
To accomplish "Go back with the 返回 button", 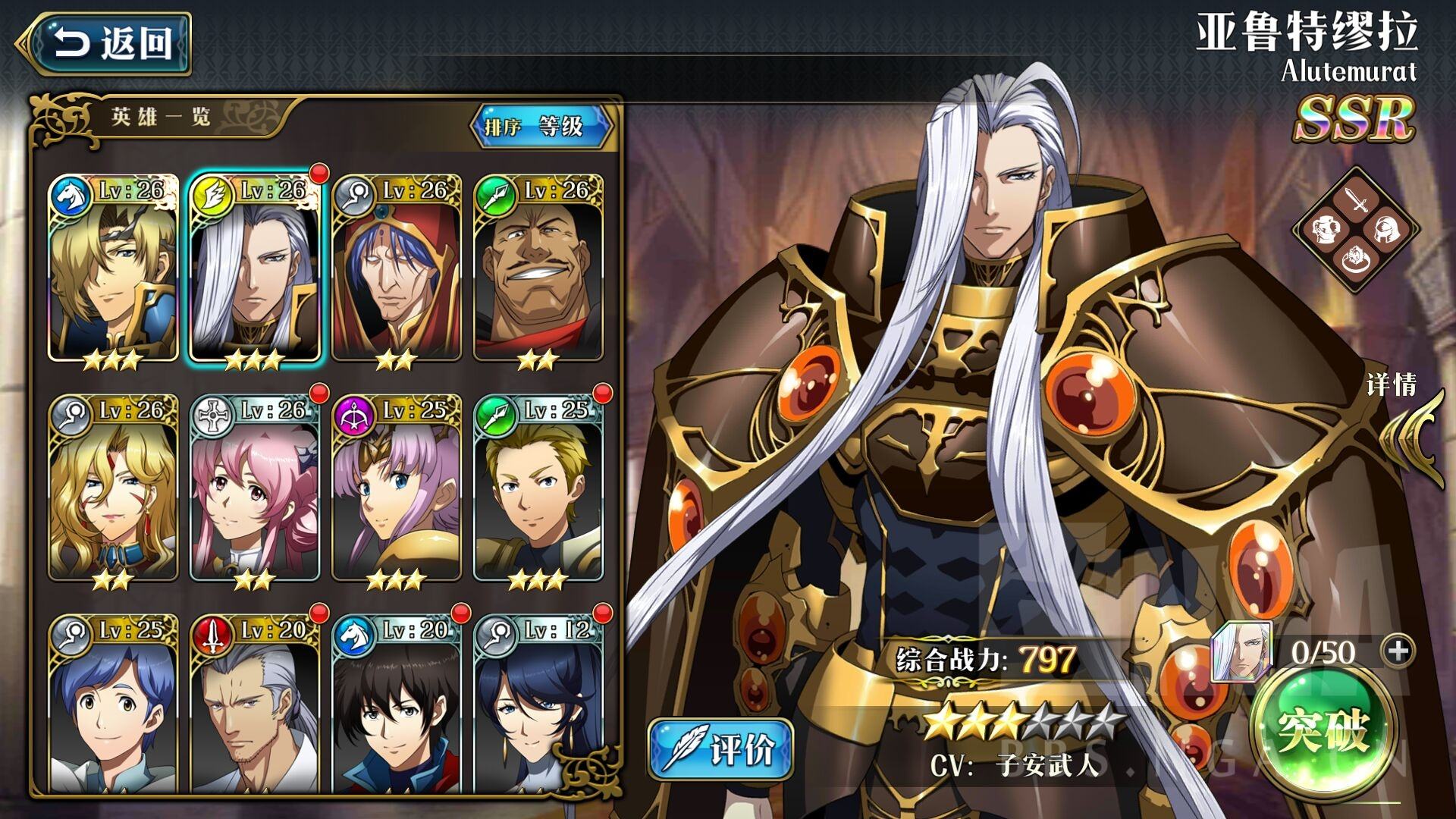I will (x=106, y=43).
